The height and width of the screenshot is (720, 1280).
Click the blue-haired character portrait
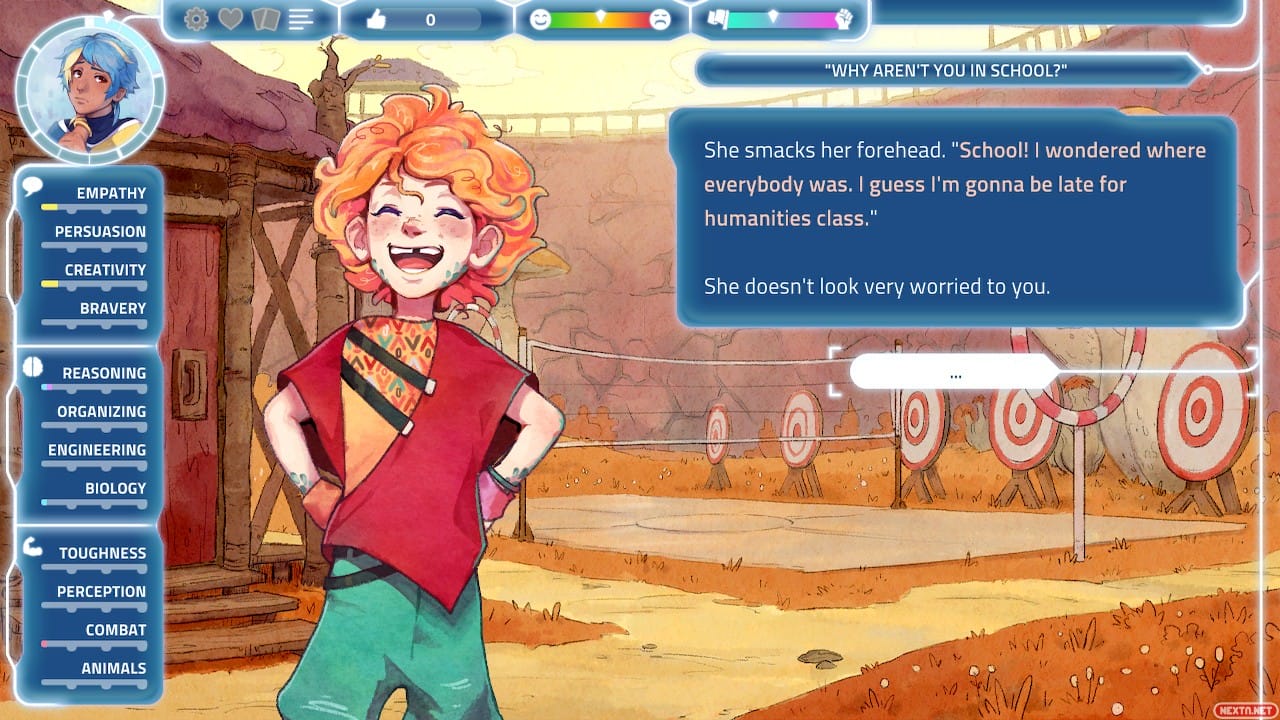(90, 91)
